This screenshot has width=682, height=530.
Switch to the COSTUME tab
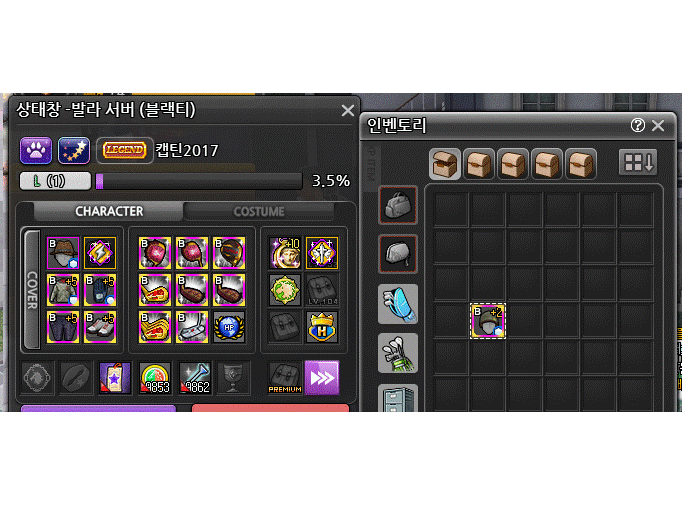[259, 211]
